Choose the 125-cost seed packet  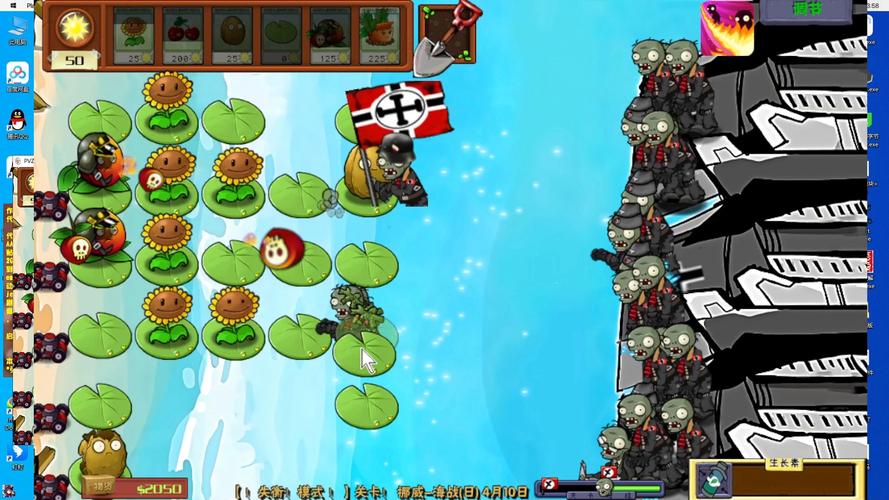click(x=330, y=36)
